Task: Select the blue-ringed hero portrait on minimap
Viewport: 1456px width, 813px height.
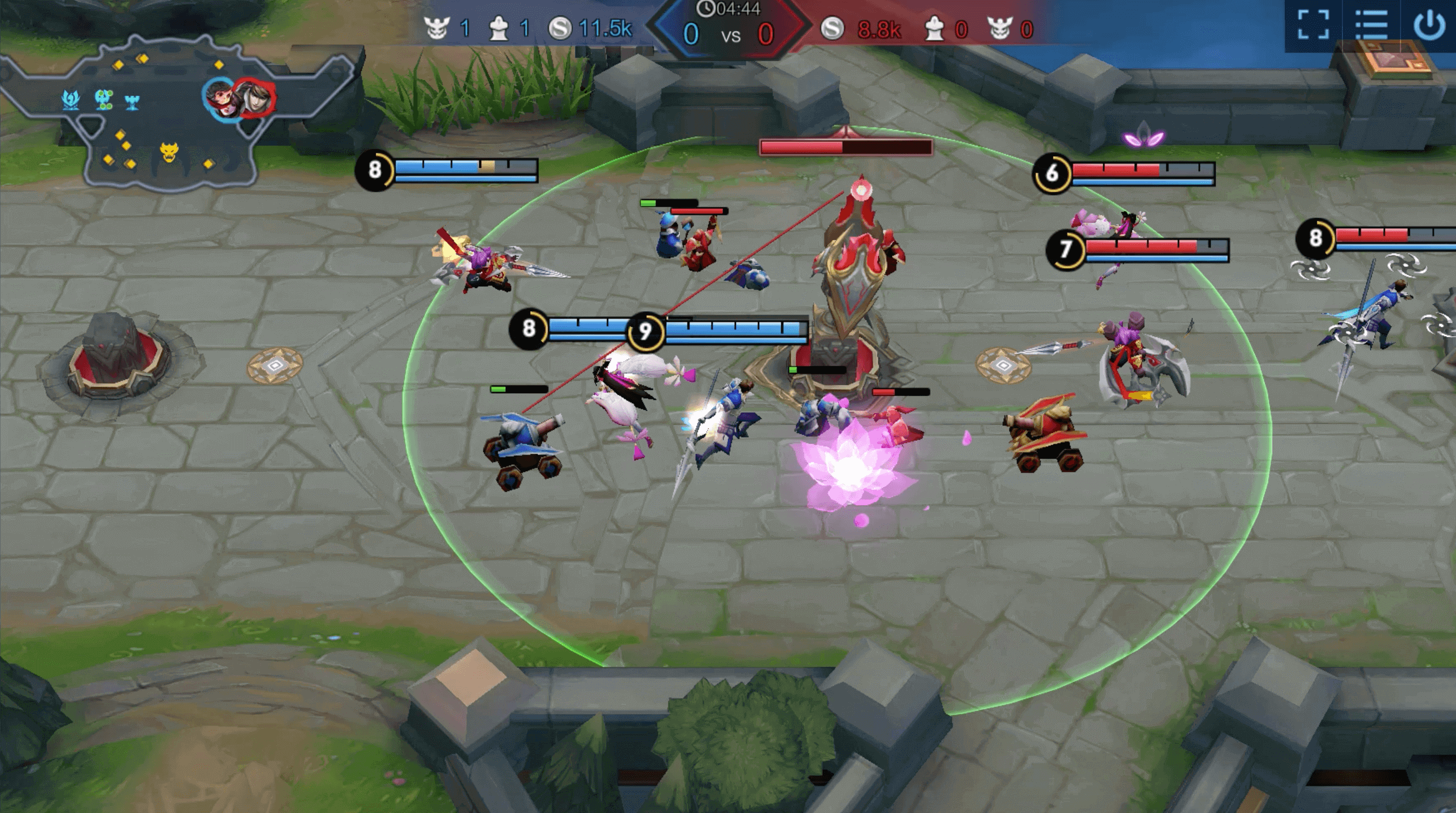Action: tap(222, 97)
